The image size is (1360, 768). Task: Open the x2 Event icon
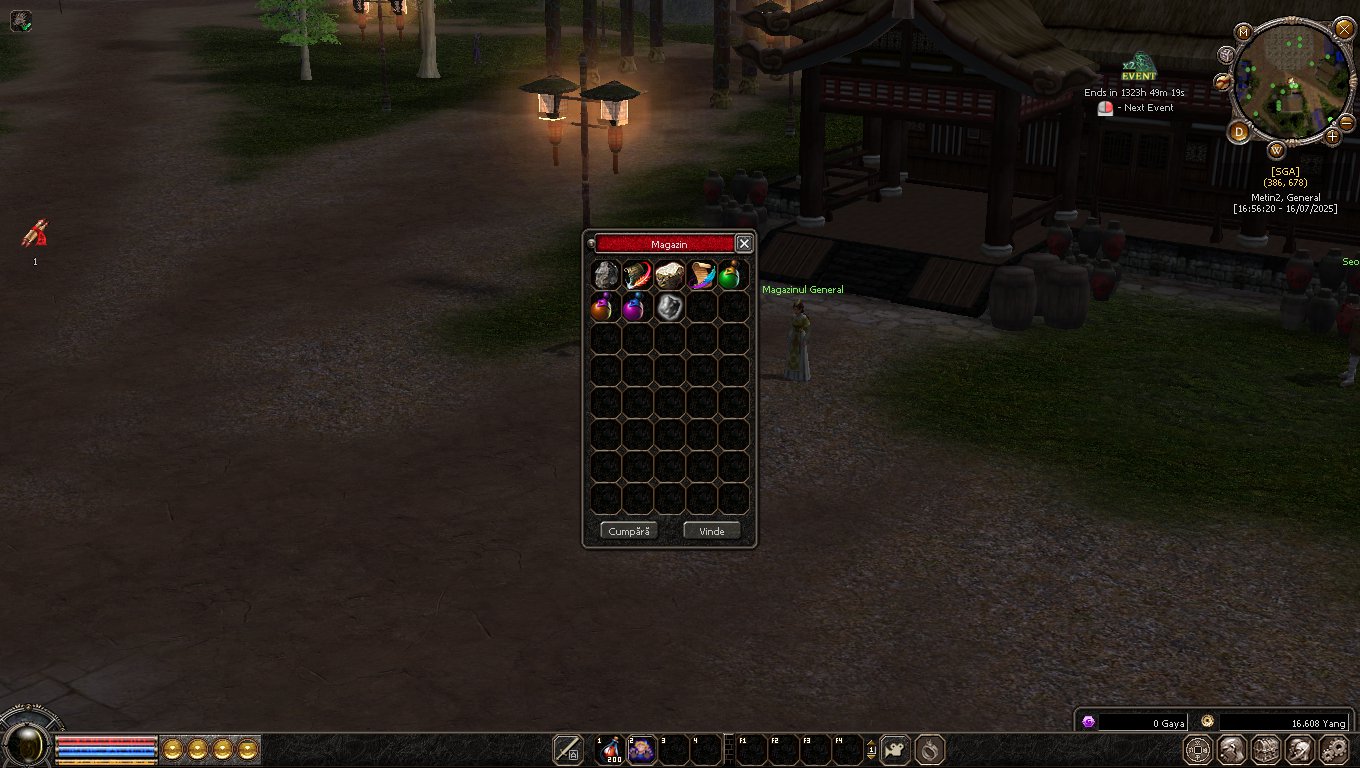pos(1137,67)
